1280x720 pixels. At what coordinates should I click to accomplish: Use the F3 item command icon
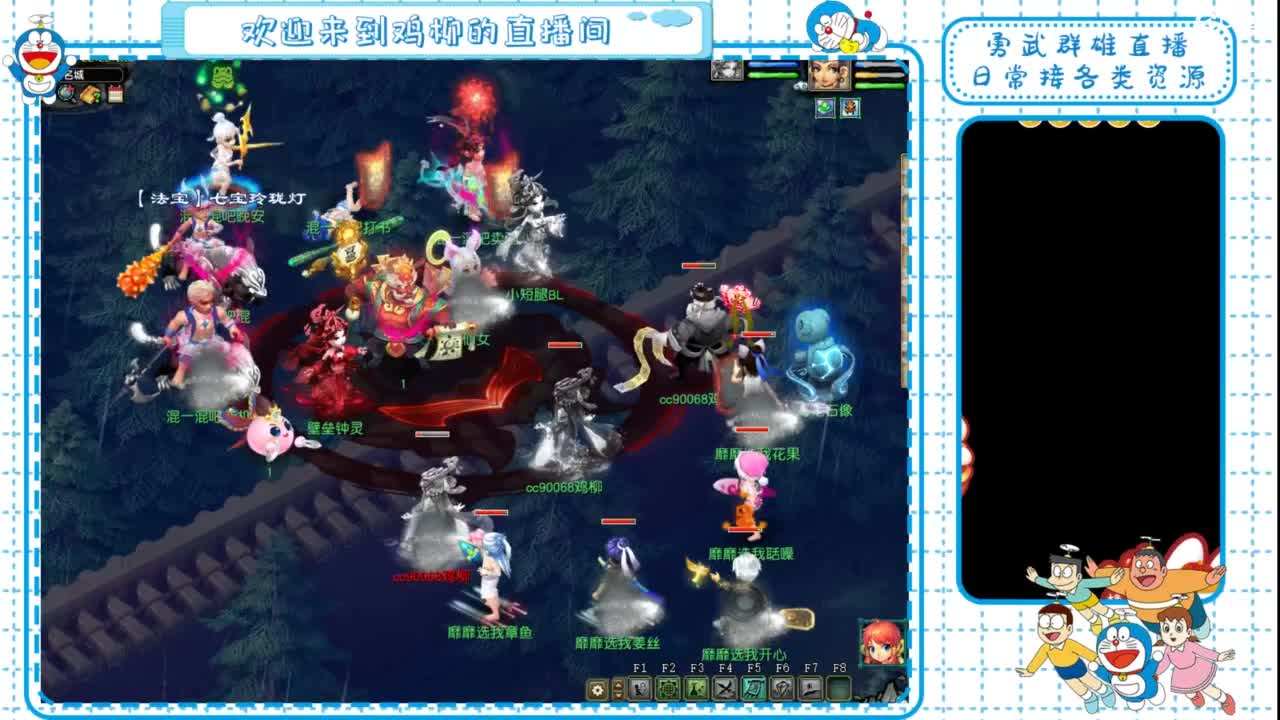(x=694, y=688)
